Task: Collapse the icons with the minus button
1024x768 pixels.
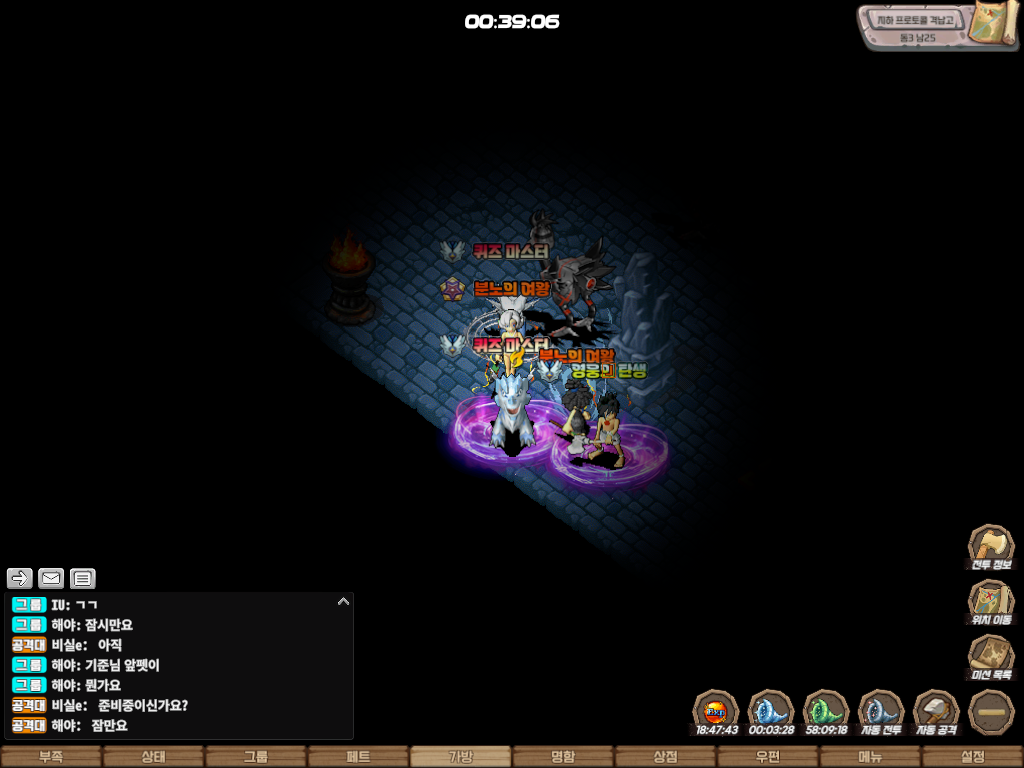Action: point(991,711)
